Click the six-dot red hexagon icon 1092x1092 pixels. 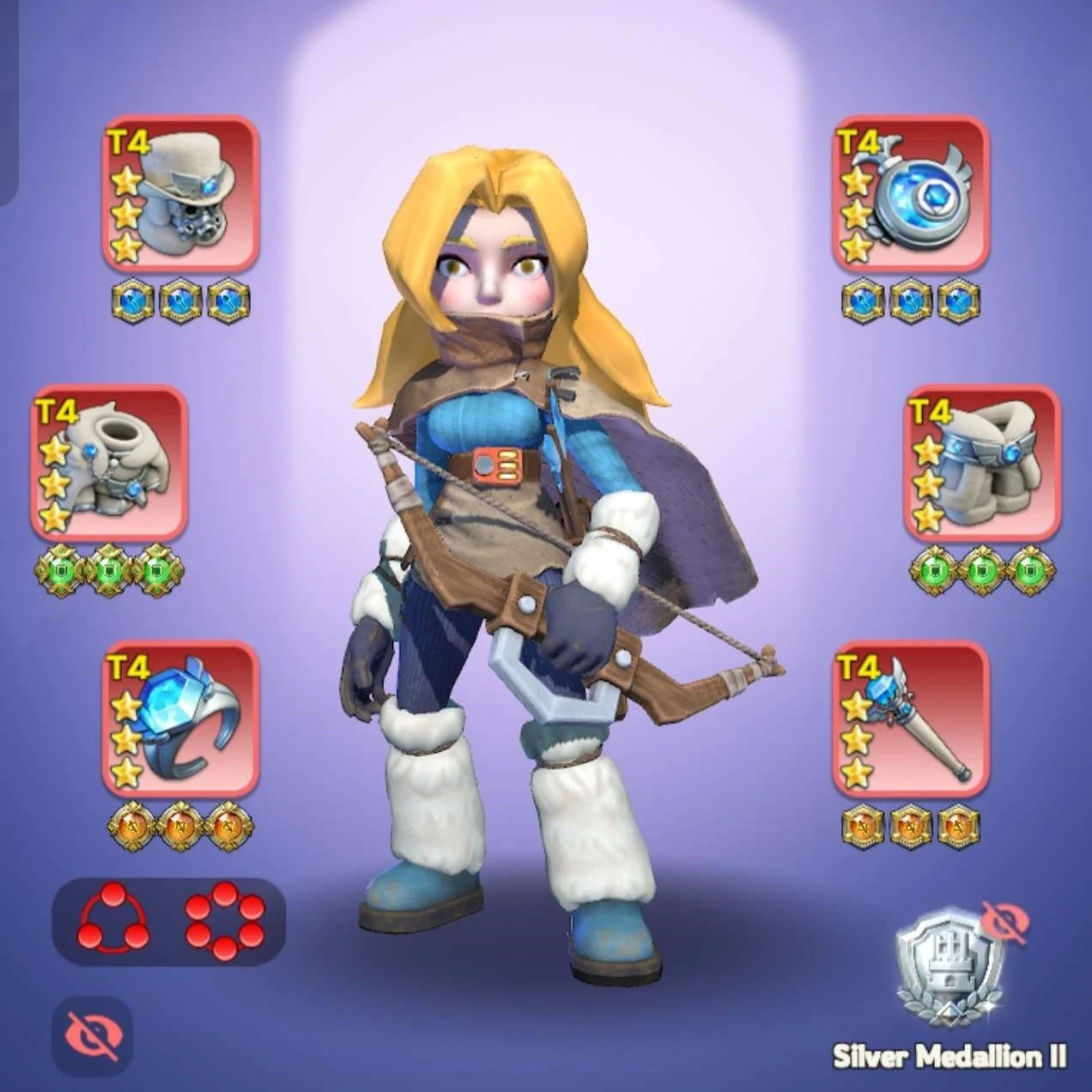pos(225,919)
